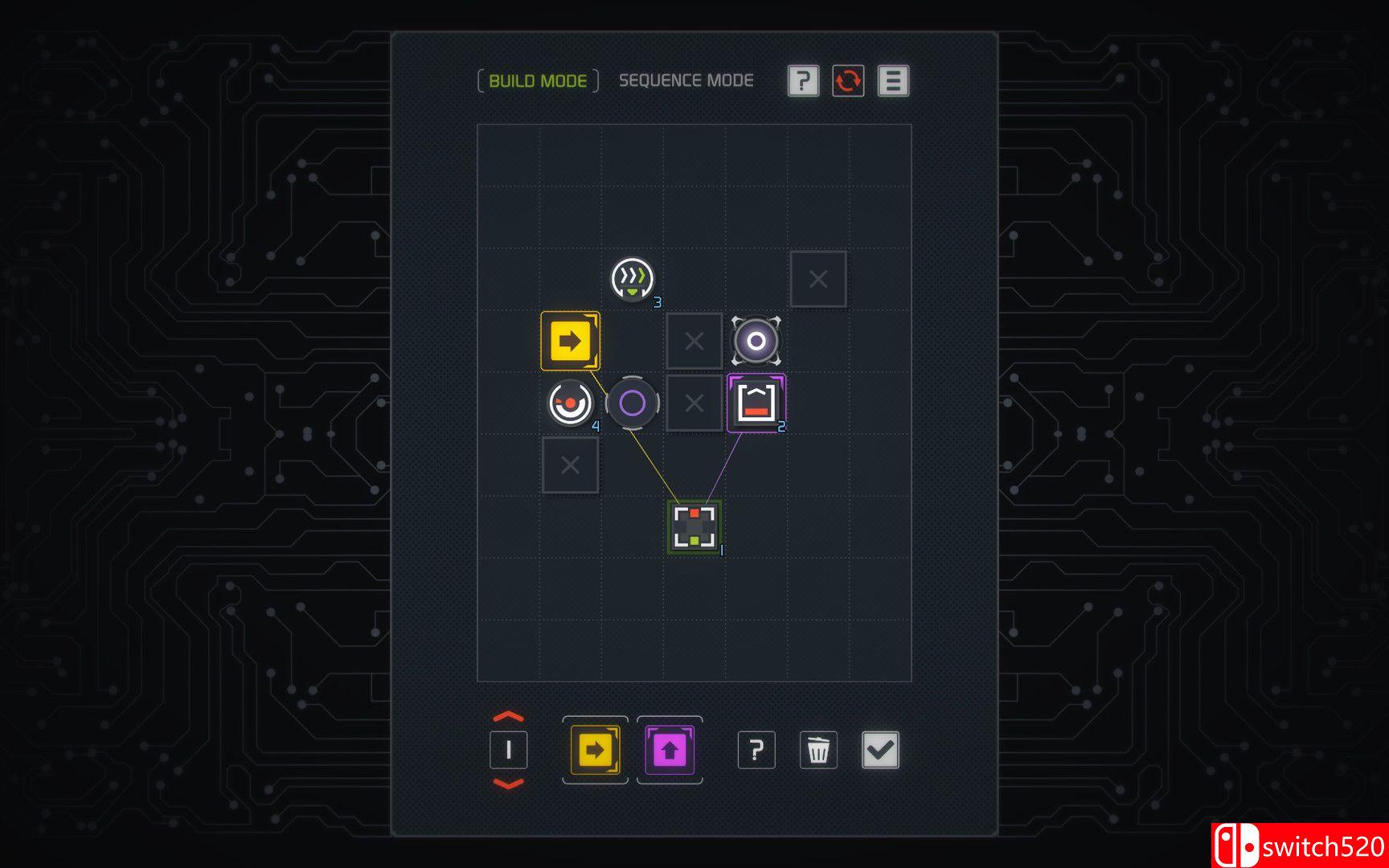Select the Build Mode tab
The image size is (1389, 868).
coord(537,80)
